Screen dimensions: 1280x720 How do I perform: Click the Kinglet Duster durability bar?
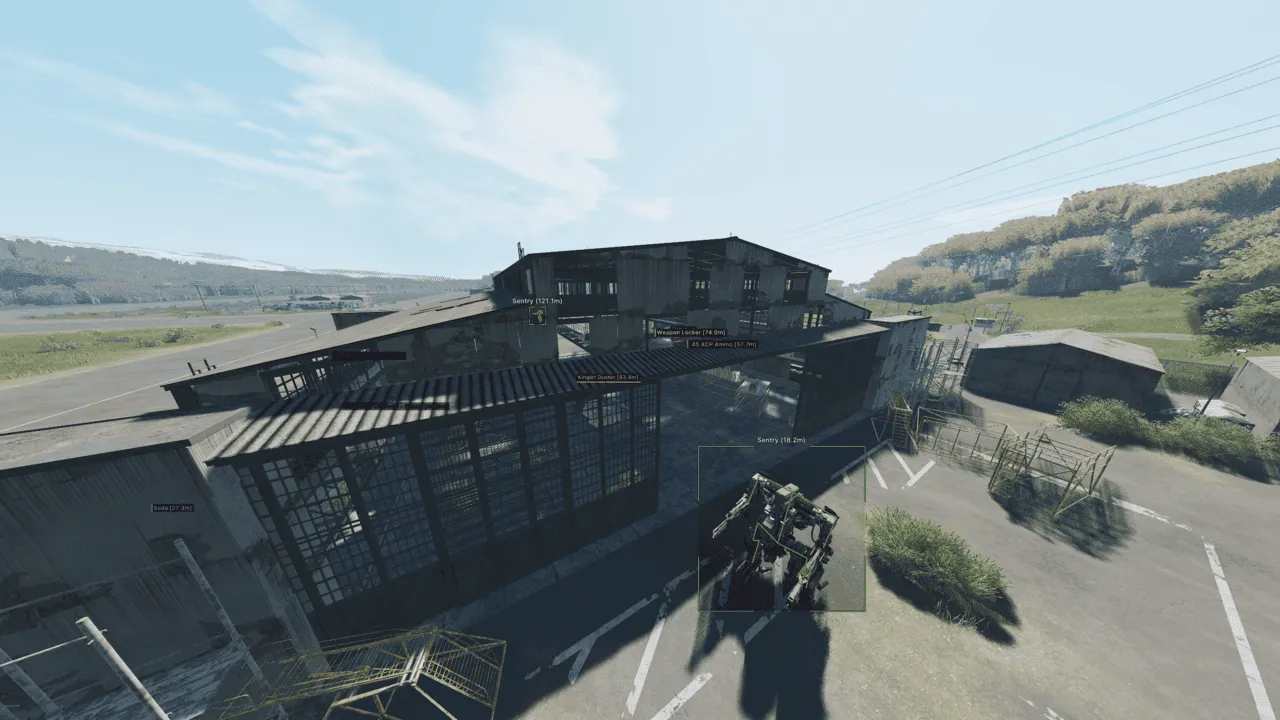[x=608, y=383]
